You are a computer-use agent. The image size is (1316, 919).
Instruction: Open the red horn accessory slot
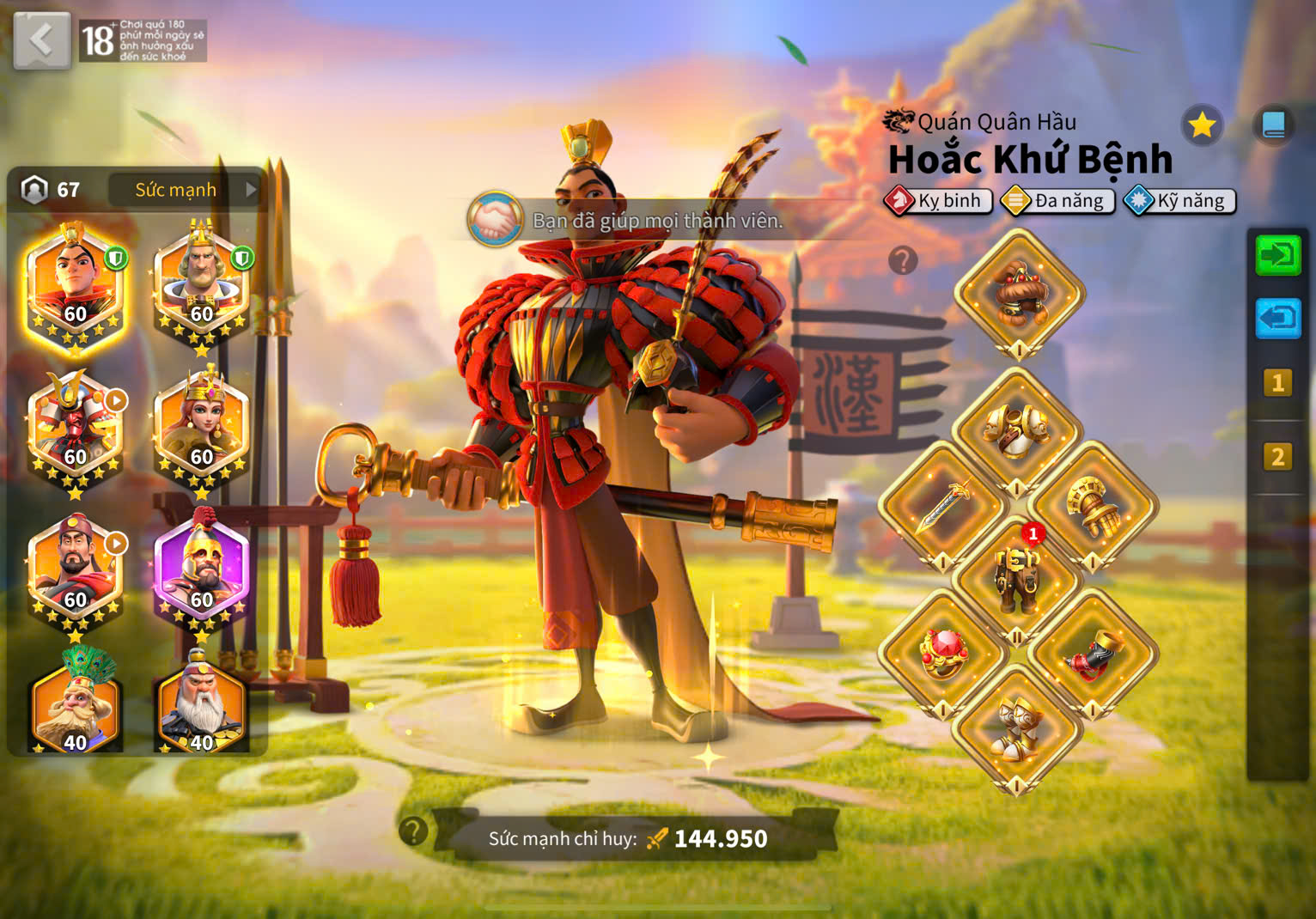pos(1093,654)
